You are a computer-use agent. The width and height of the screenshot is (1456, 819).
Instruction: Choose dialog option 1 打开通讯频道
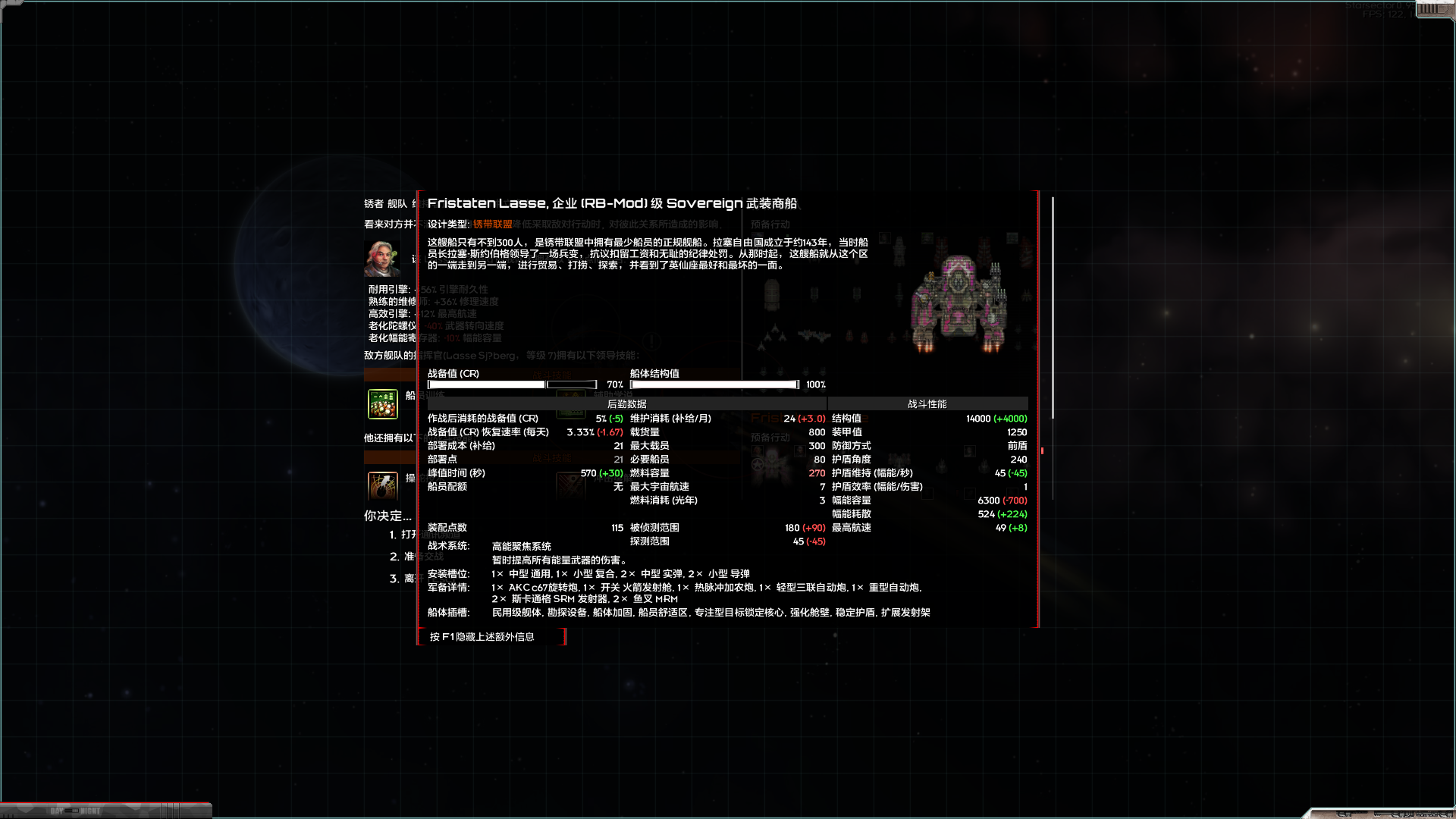point(409,535)
